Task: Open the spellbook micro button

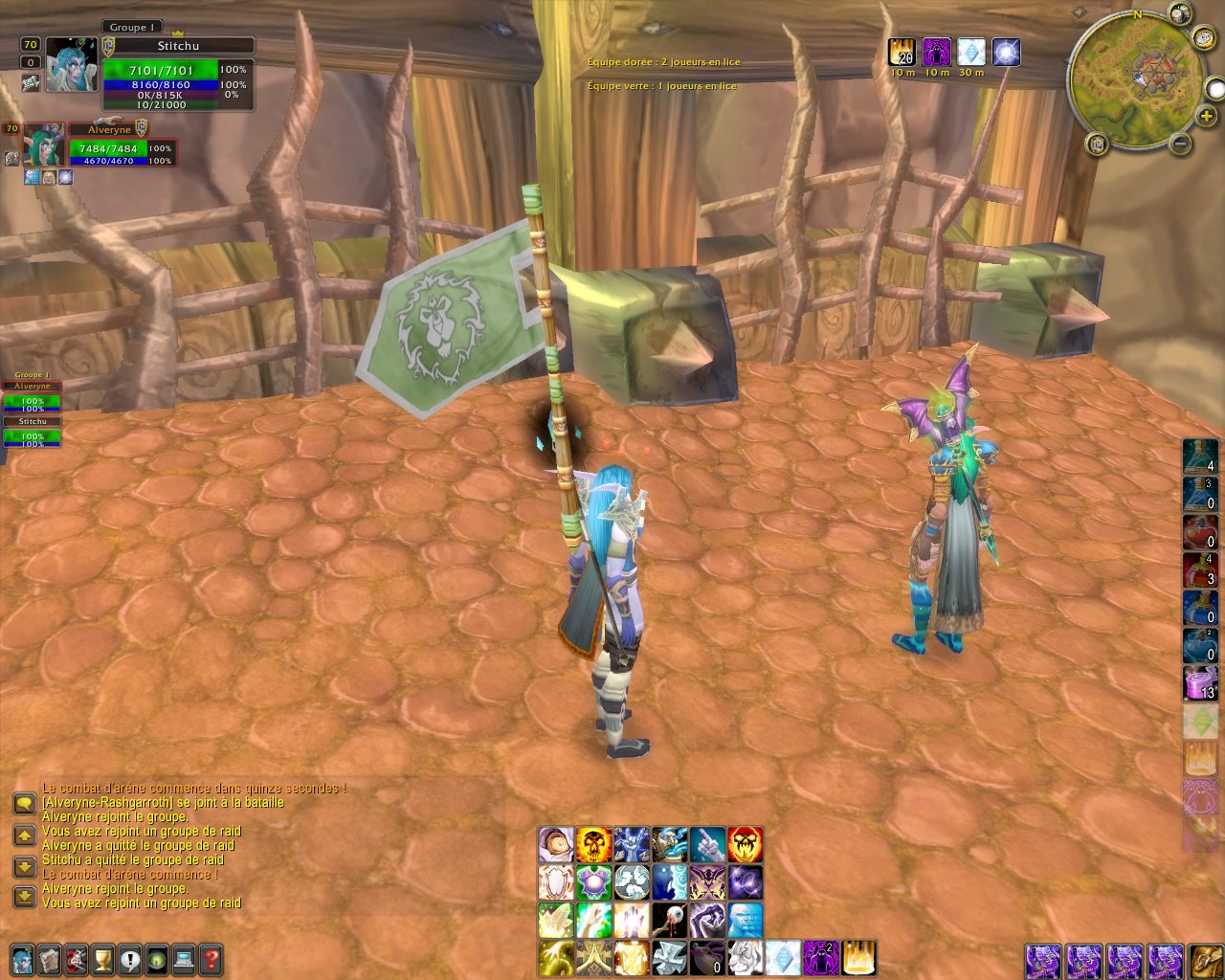Action: [x=50, y=958]
